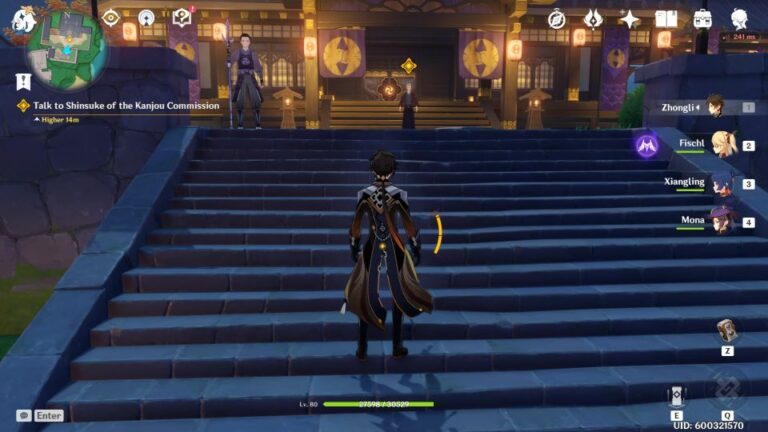768x432 pixels.
Task: Use the gadget icon above Z
Action: click(727, 331)
